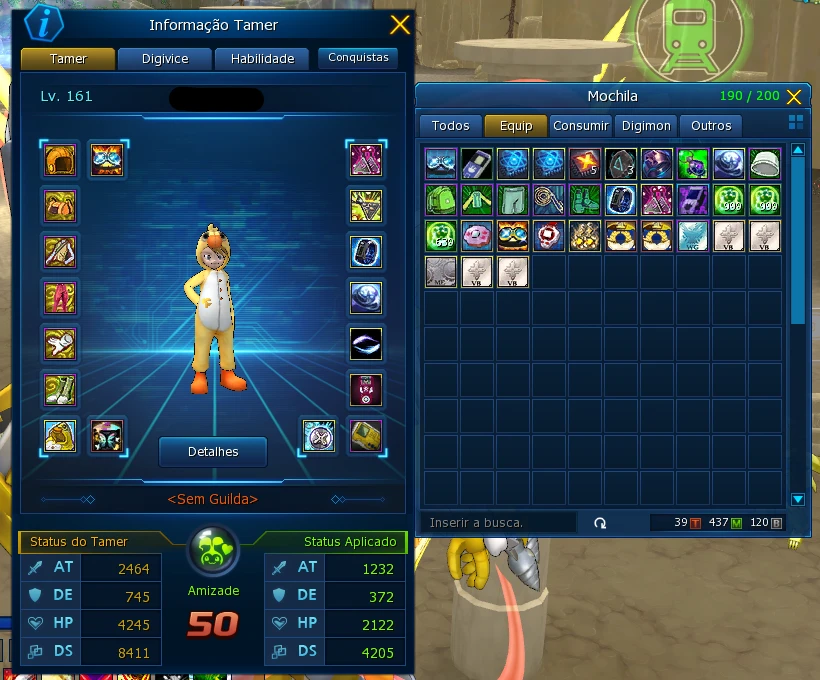Viewport: 820px width, 680px height.
Task: Close the Mochila backpack window
Action: 794,97
